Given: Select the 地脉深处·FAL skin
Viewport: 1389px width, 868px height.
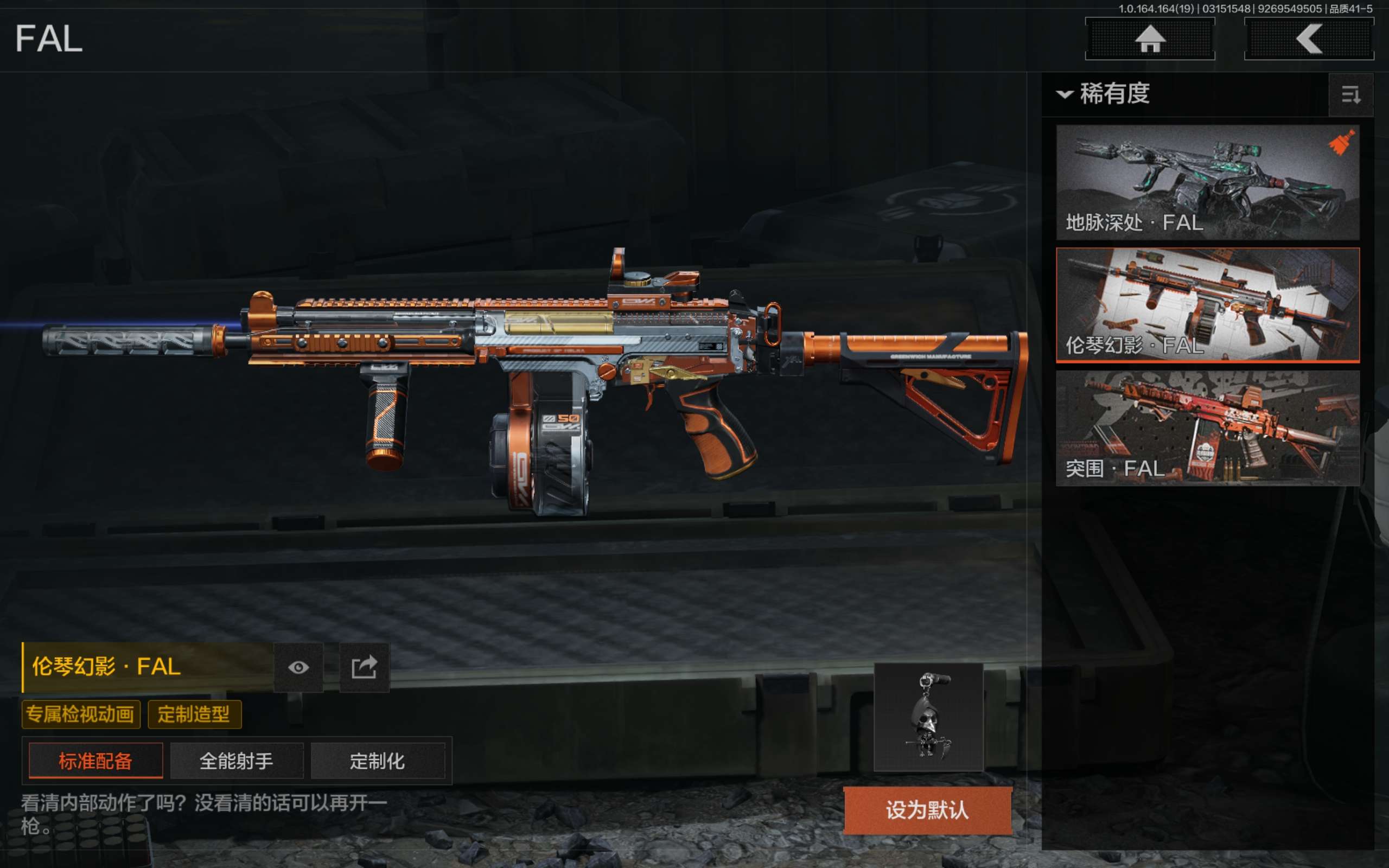Looking at the screenshot, I should [x=1207, y=182].
